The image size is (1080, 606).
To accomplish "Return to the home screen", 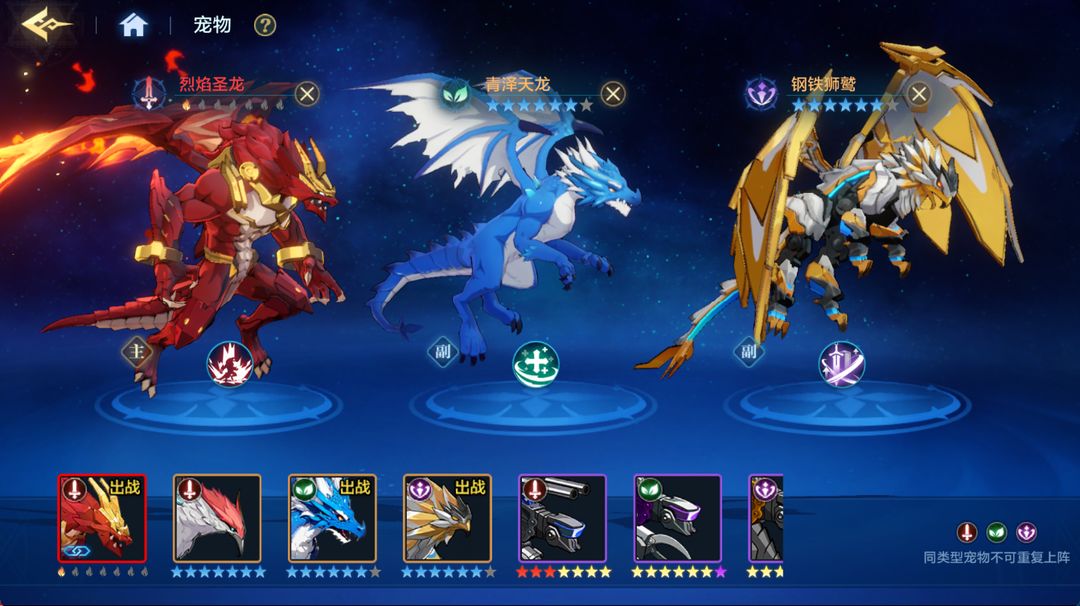I will tap(133, 25).
